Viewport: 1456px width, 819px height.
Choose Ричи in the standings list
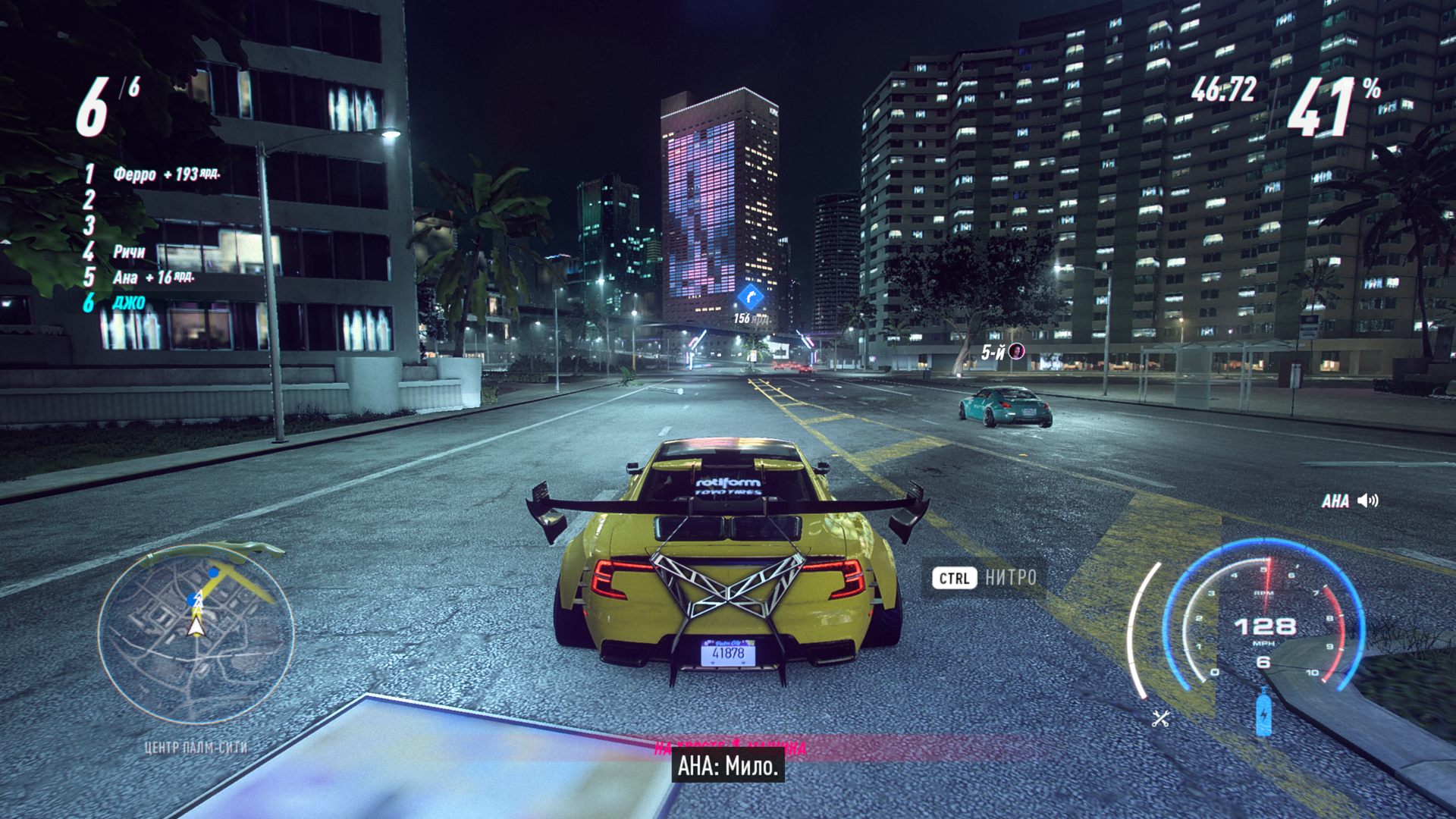pos(129,252)
